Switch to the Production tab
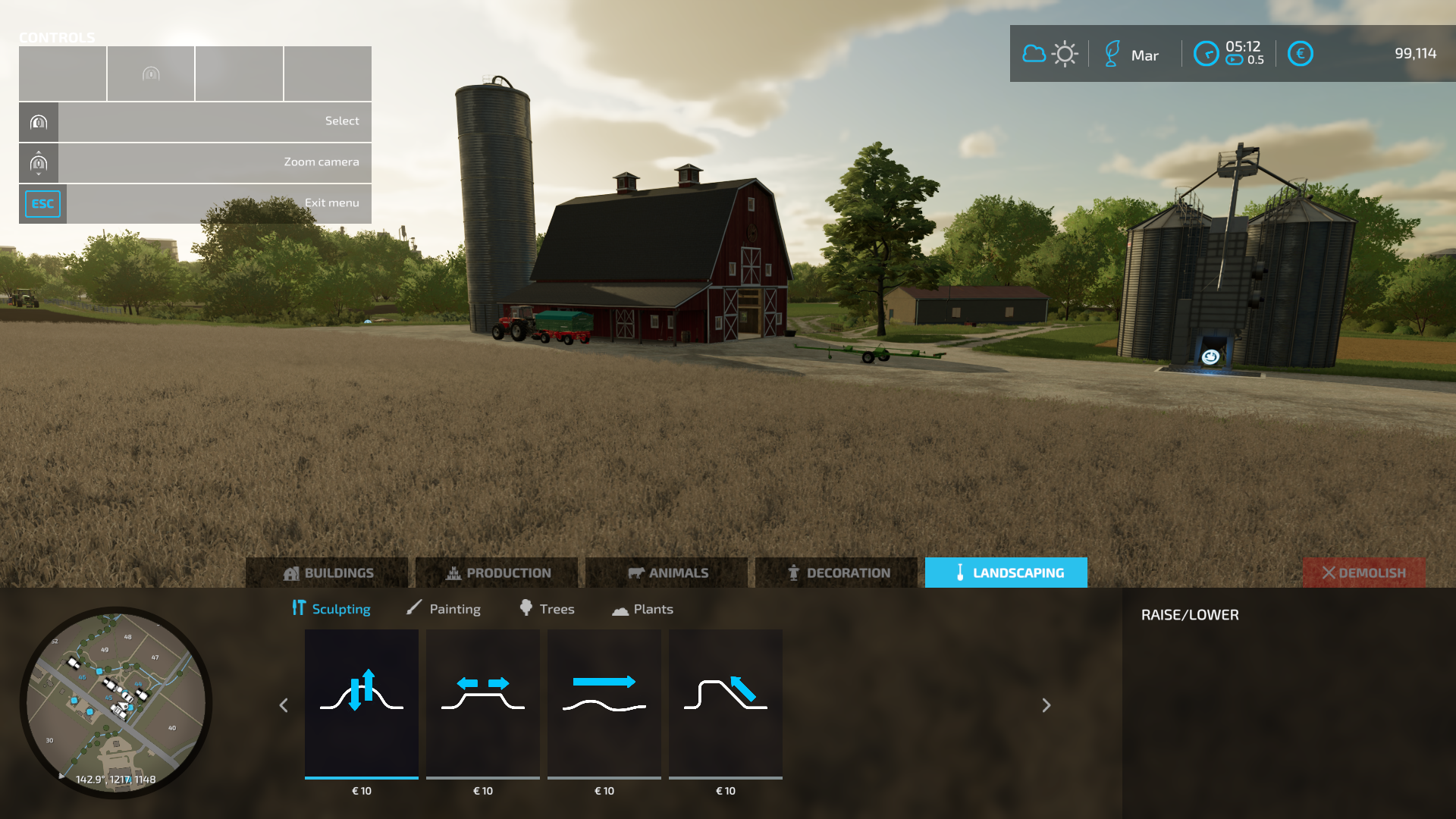Screen dimensions: 1456x819 [497, 573]
